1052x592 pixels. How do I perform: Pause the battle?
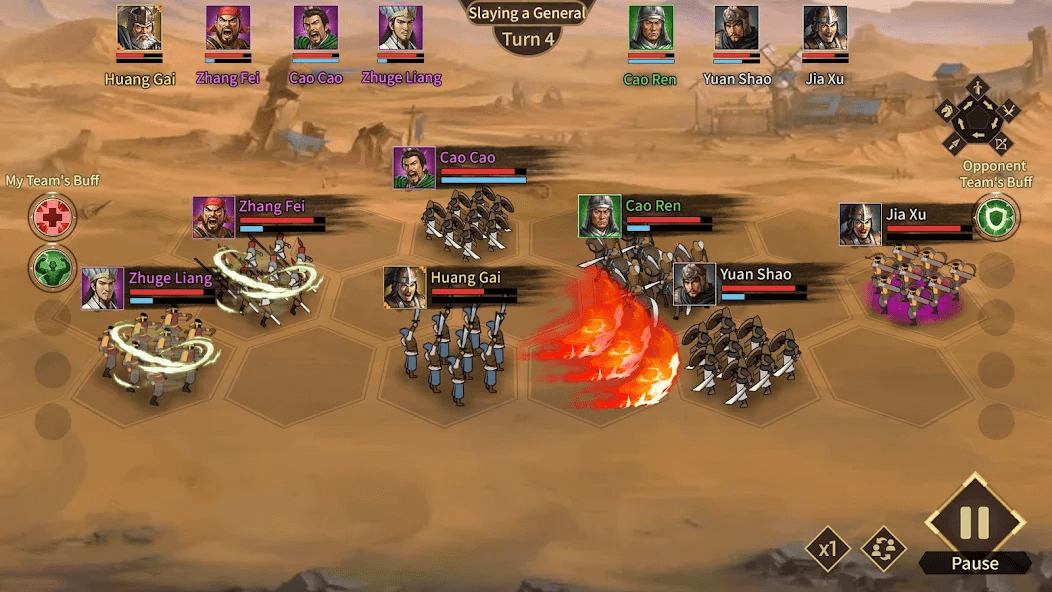(x=974, y=523)
